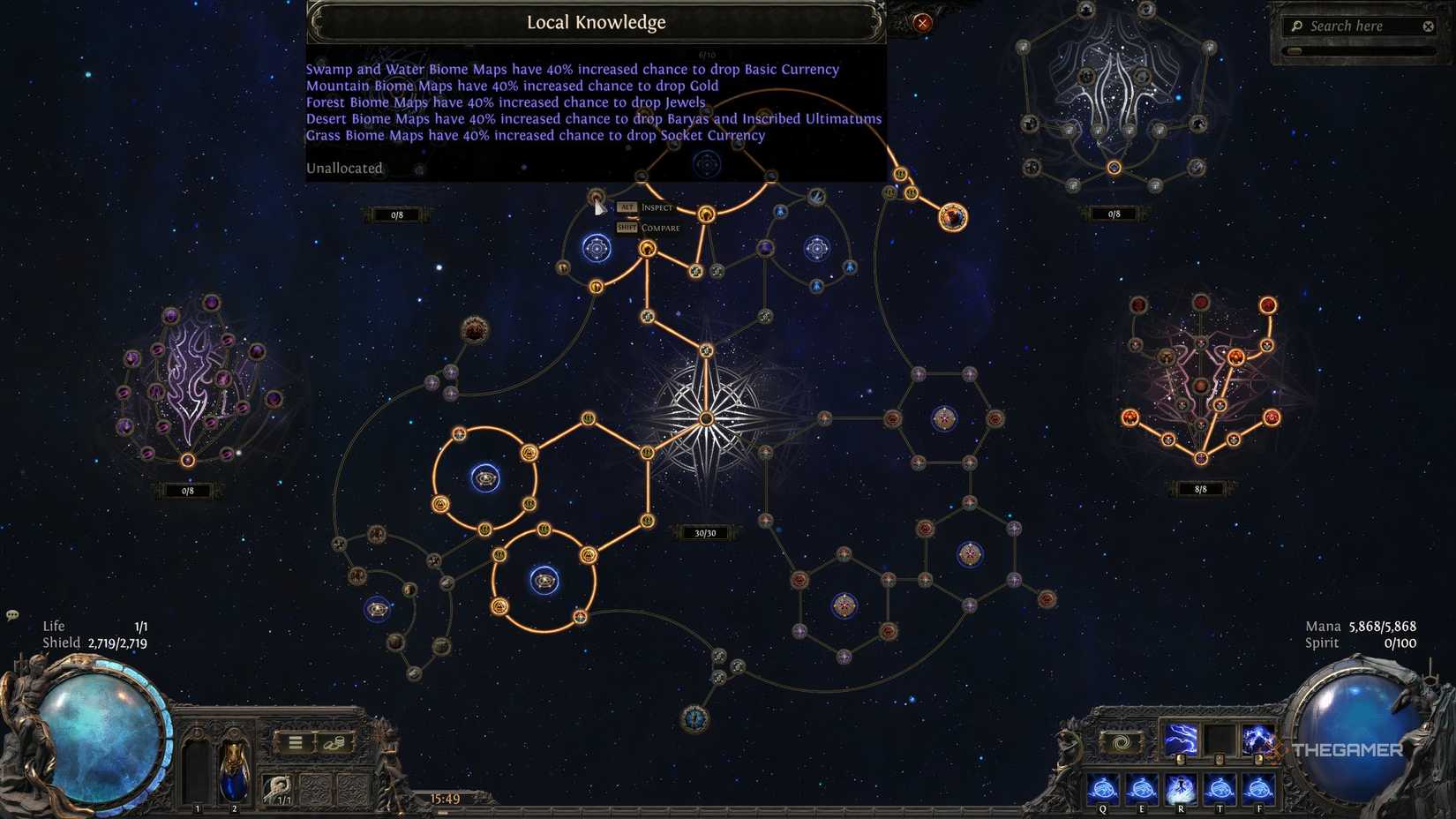Use the skill bound to F

[x=1258, y=788]
